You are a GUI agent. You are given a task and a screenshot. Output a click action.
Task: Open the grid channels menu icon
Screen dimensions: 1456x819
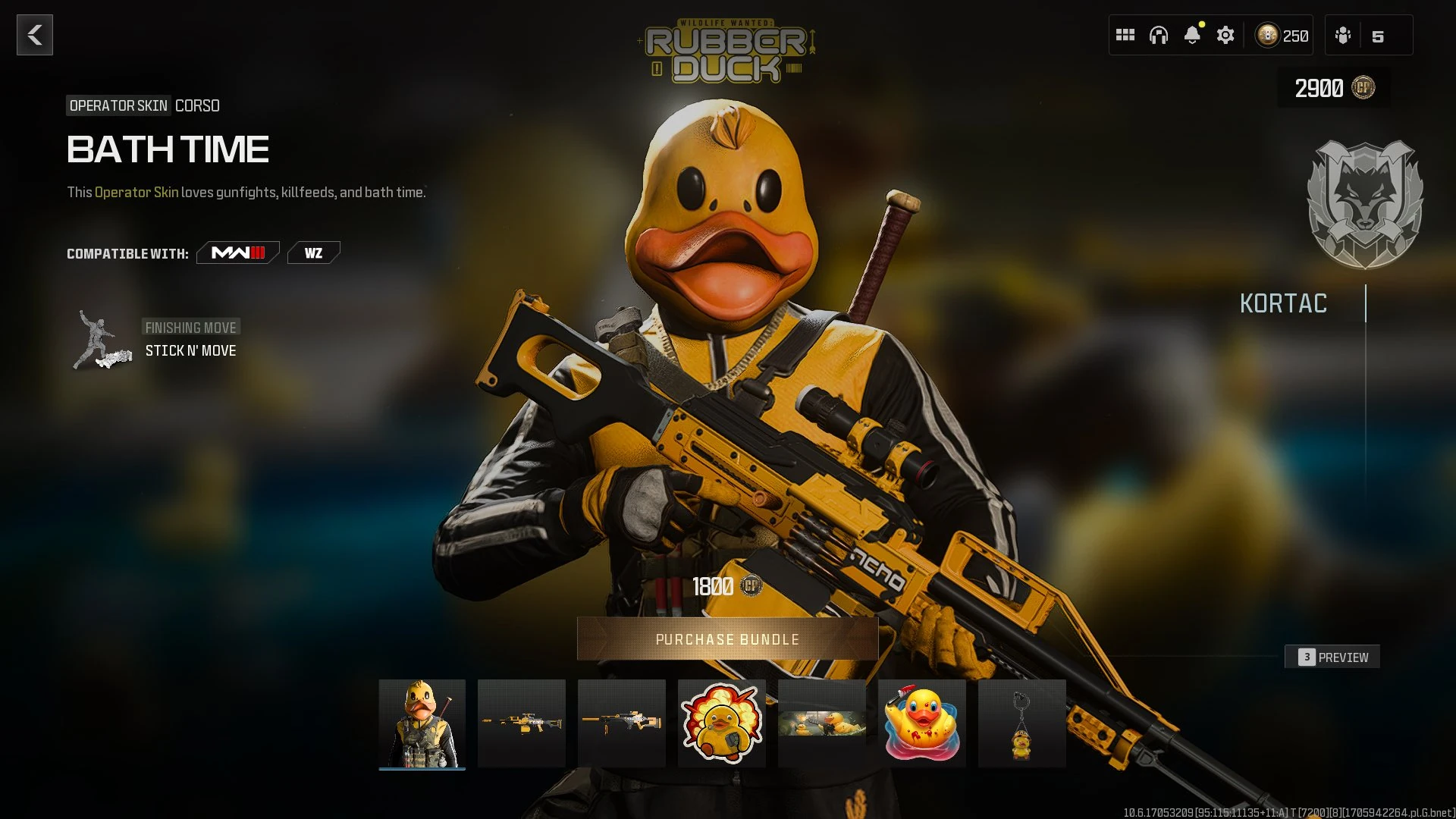(x=1125, y=35)
